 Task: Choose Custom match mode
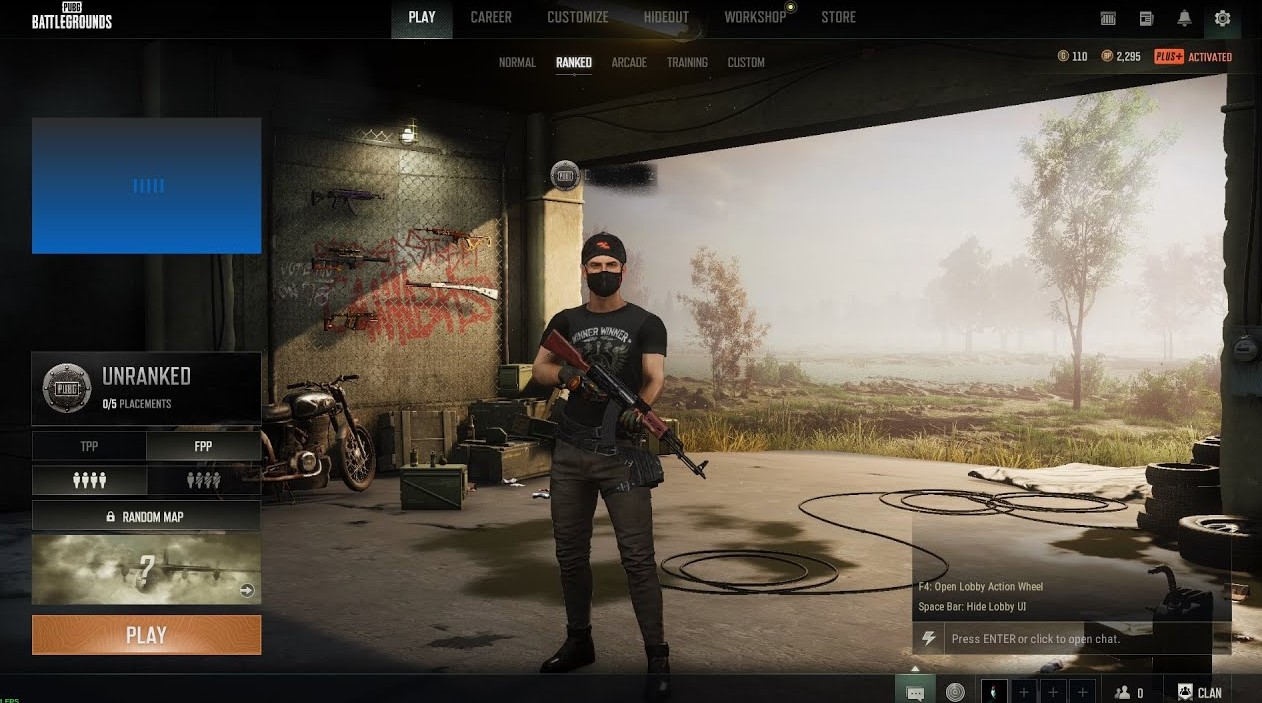tap(746, 62)
